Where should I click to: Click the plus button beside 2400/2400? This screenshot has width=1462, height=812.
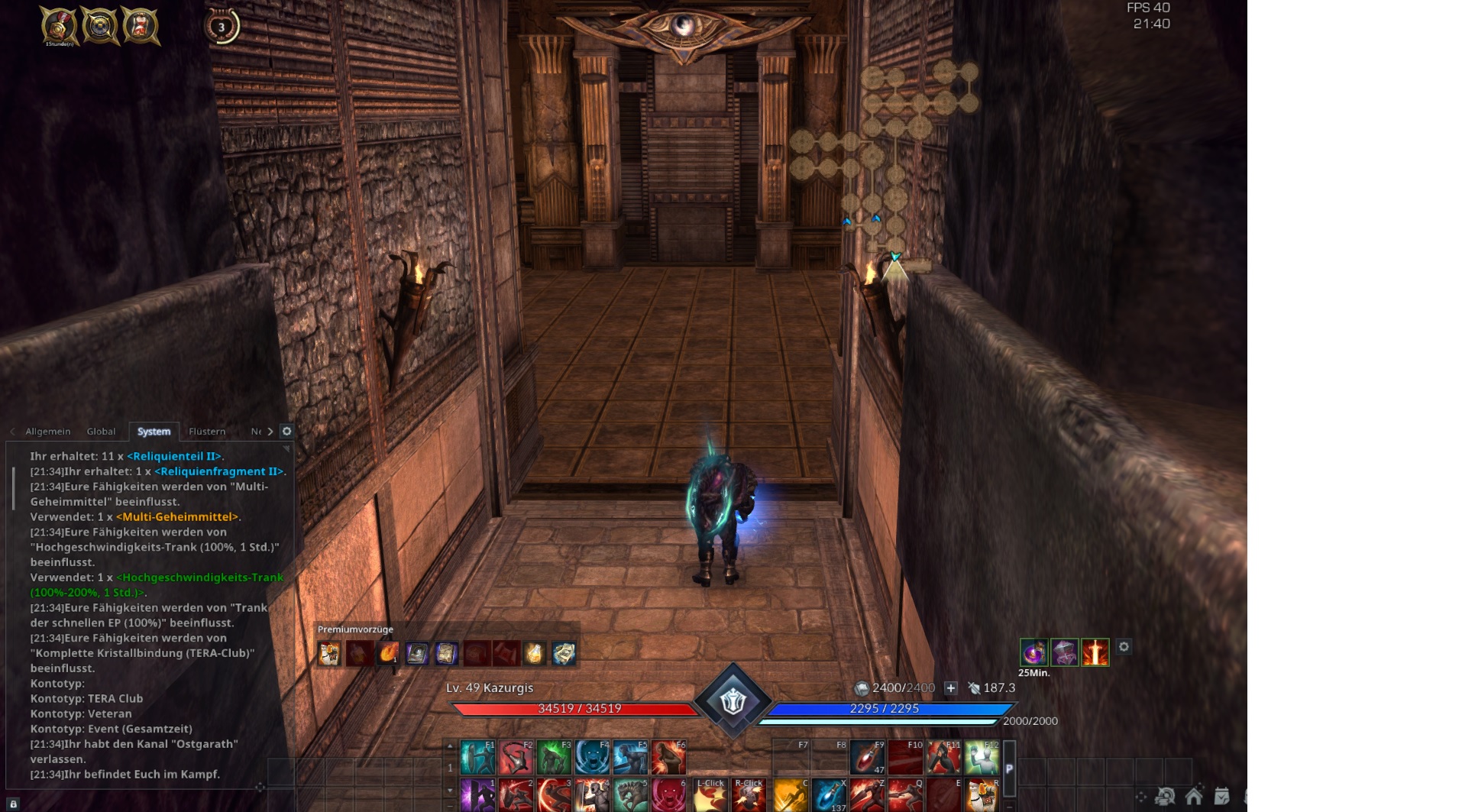[951, 688]
